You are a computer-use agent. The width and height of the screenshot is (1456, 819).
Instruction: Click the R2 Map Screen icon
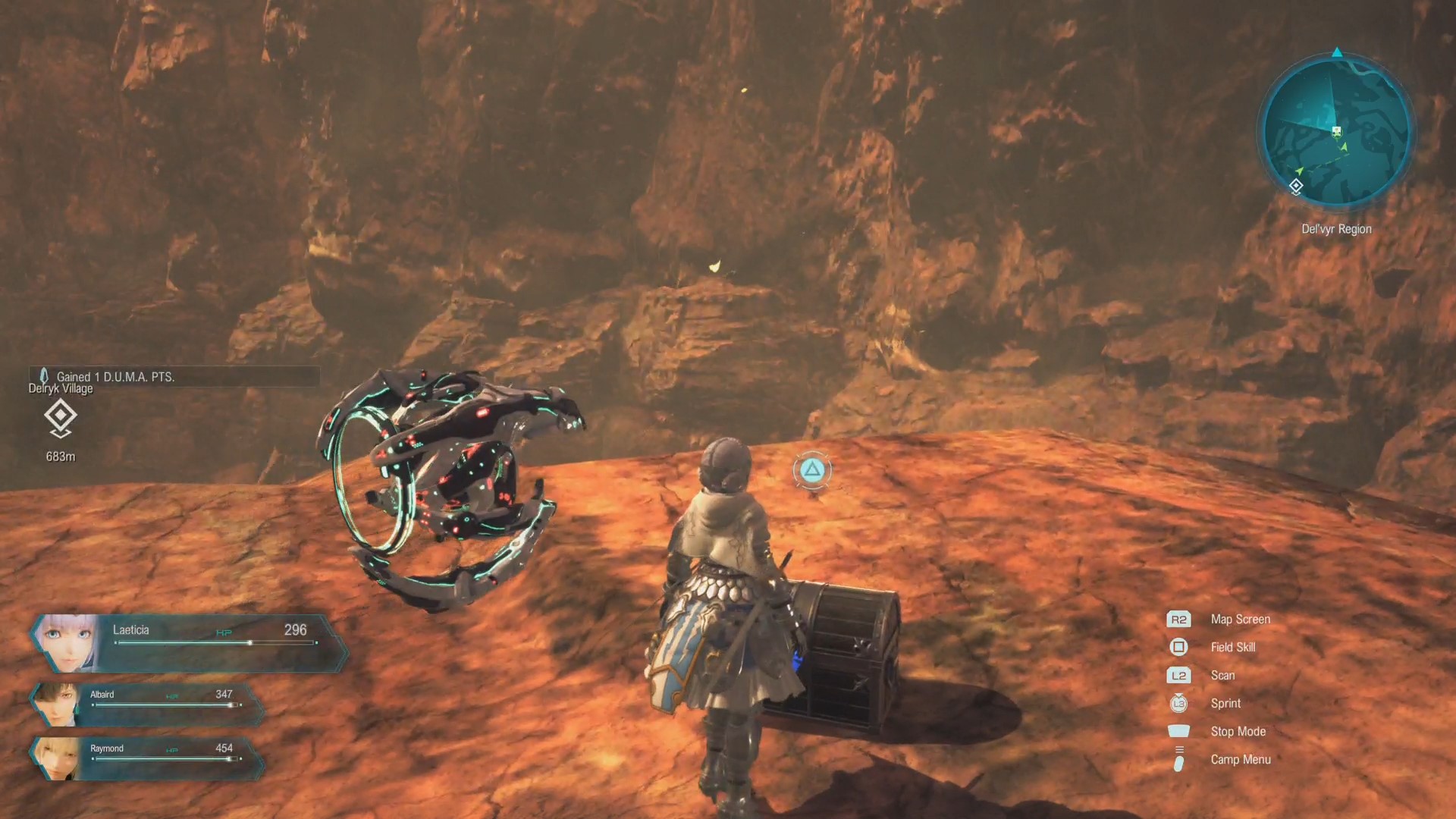(1178, 619)
